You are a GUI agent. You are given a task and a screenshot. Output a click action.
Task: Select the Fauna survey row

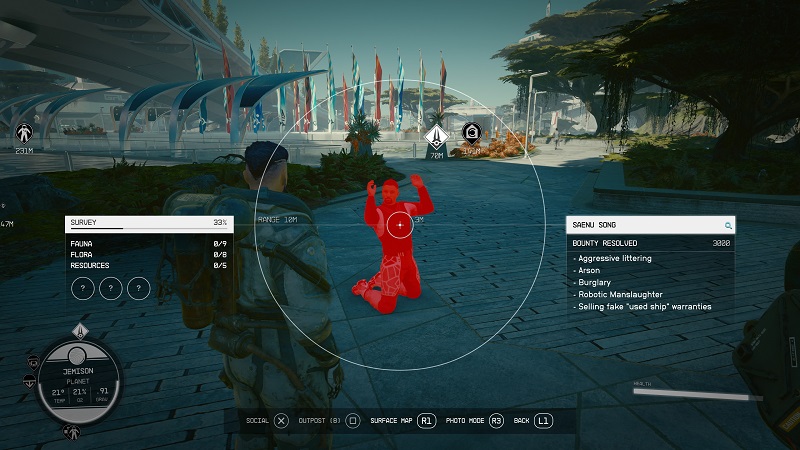tap(148, 243)
